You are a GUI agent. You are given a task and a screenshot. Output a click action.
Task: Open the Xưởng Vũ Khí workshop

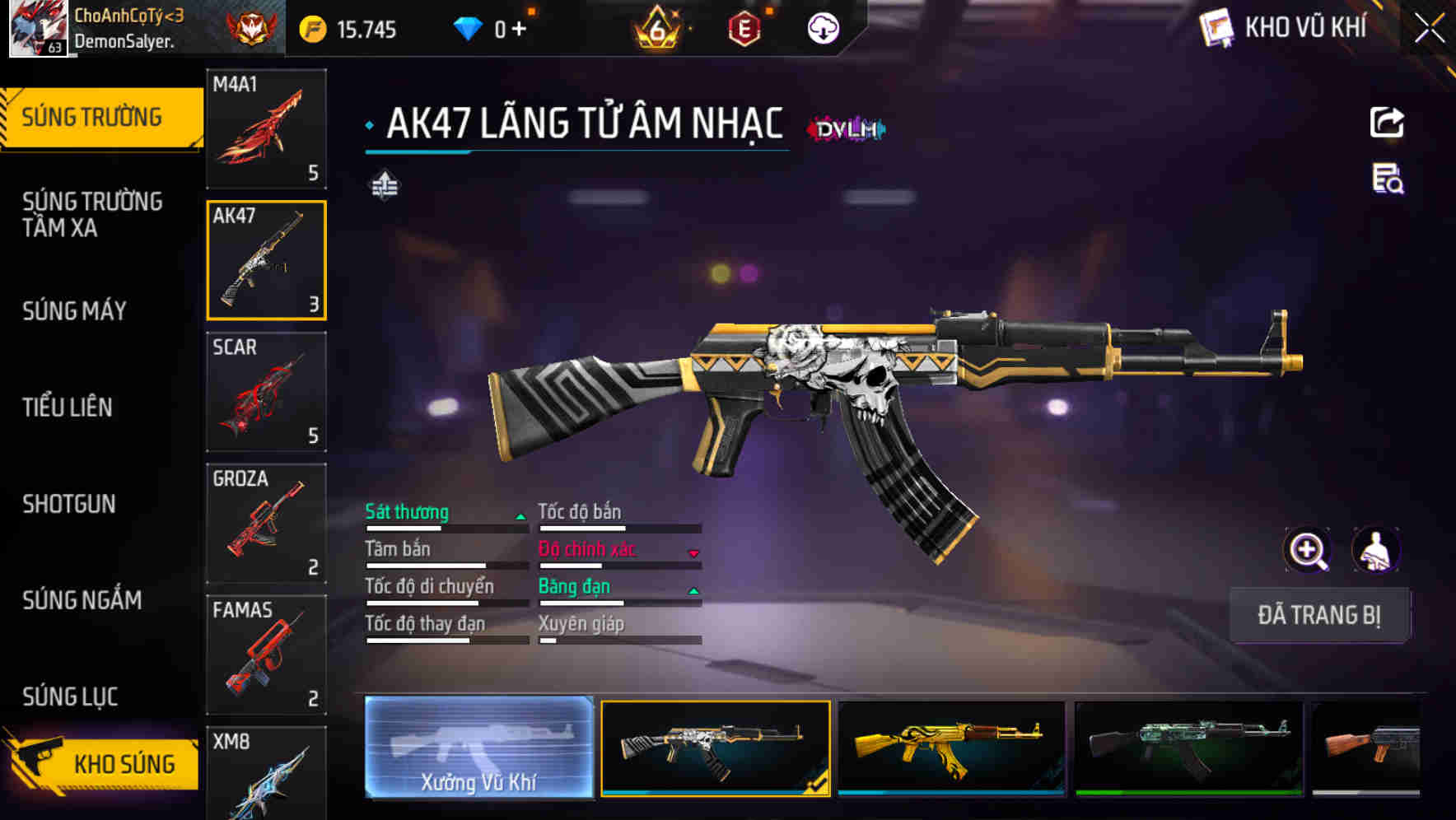pyautogui.click(x=478, y=748)
